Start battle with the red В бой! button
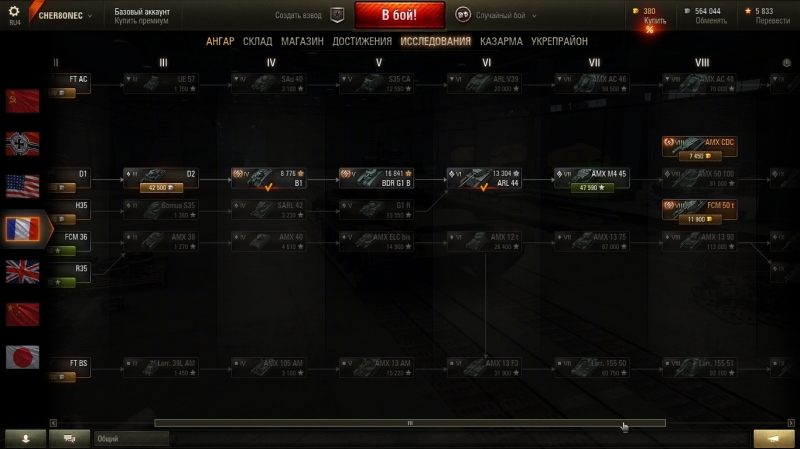 coord(399,15)
